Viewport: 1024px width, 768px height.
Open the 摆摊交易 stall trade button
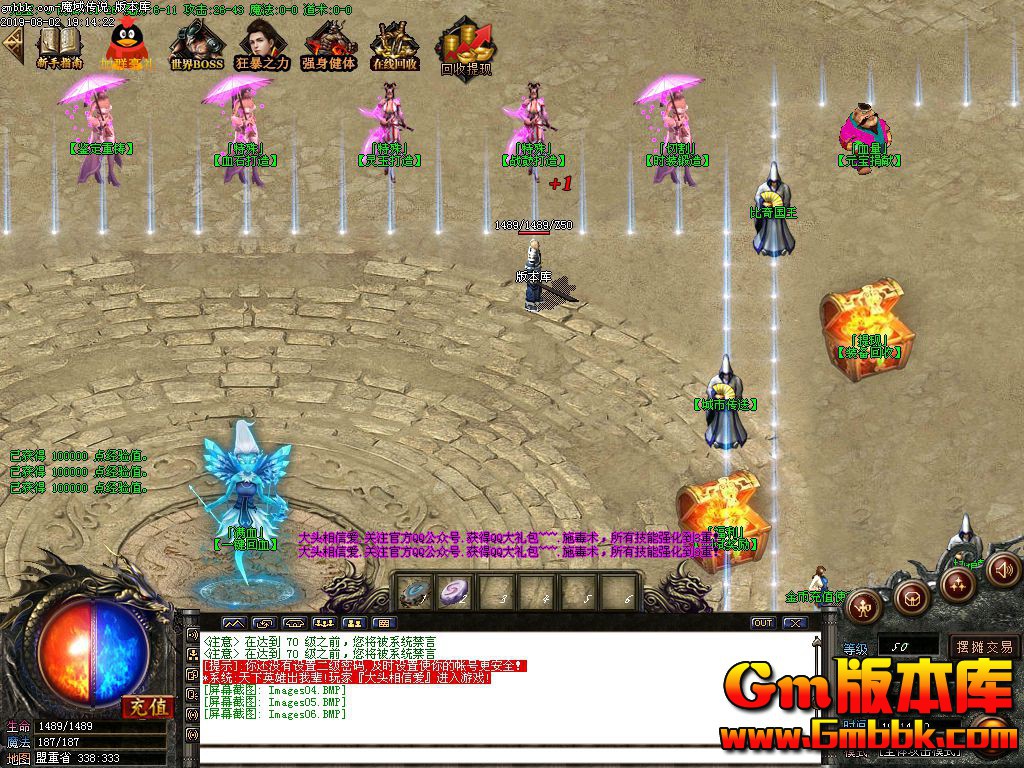pyautogui.click(x=985, y=647)
